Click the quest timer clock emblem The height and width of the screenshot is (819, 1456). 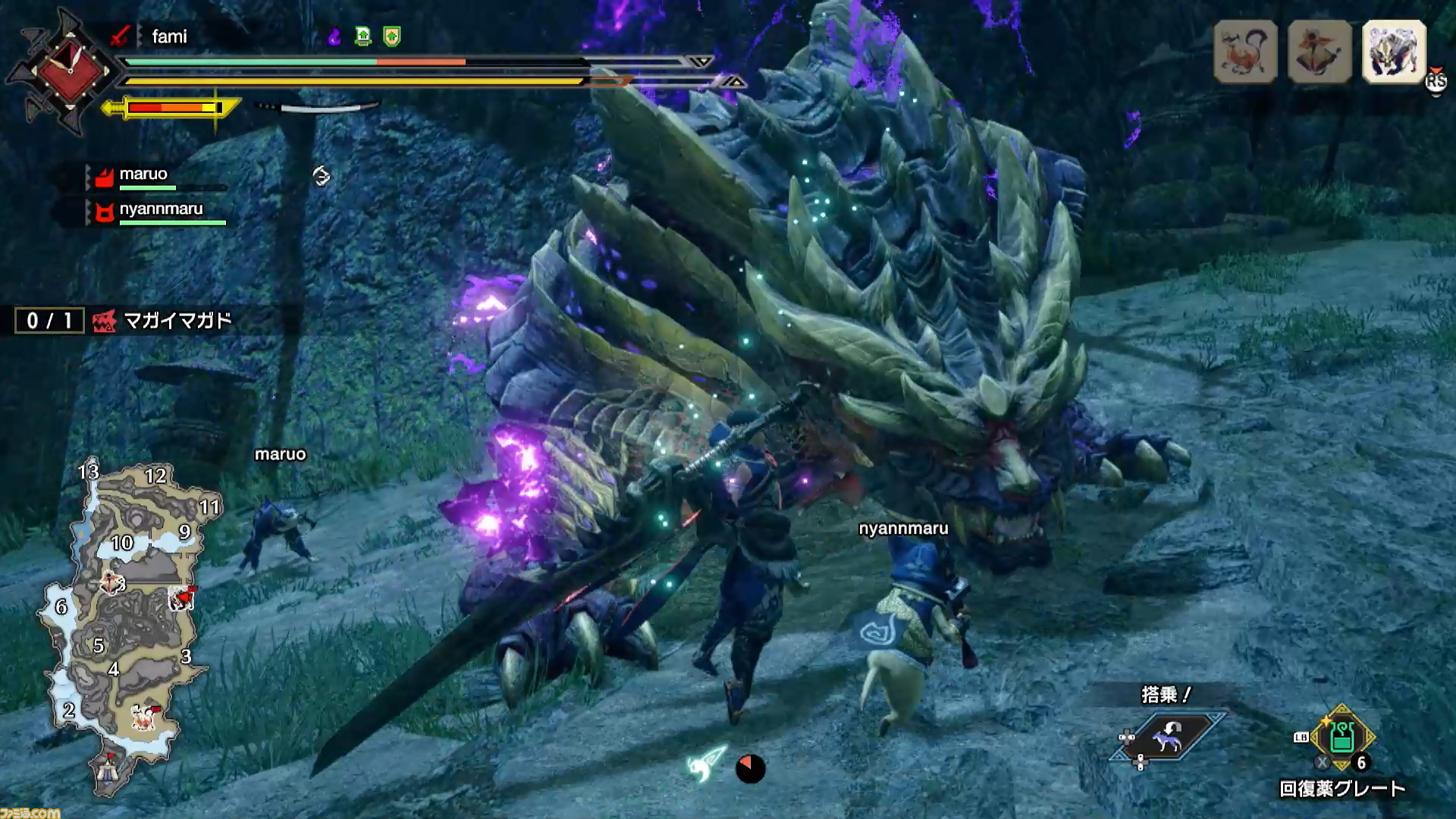click(68, 71)
